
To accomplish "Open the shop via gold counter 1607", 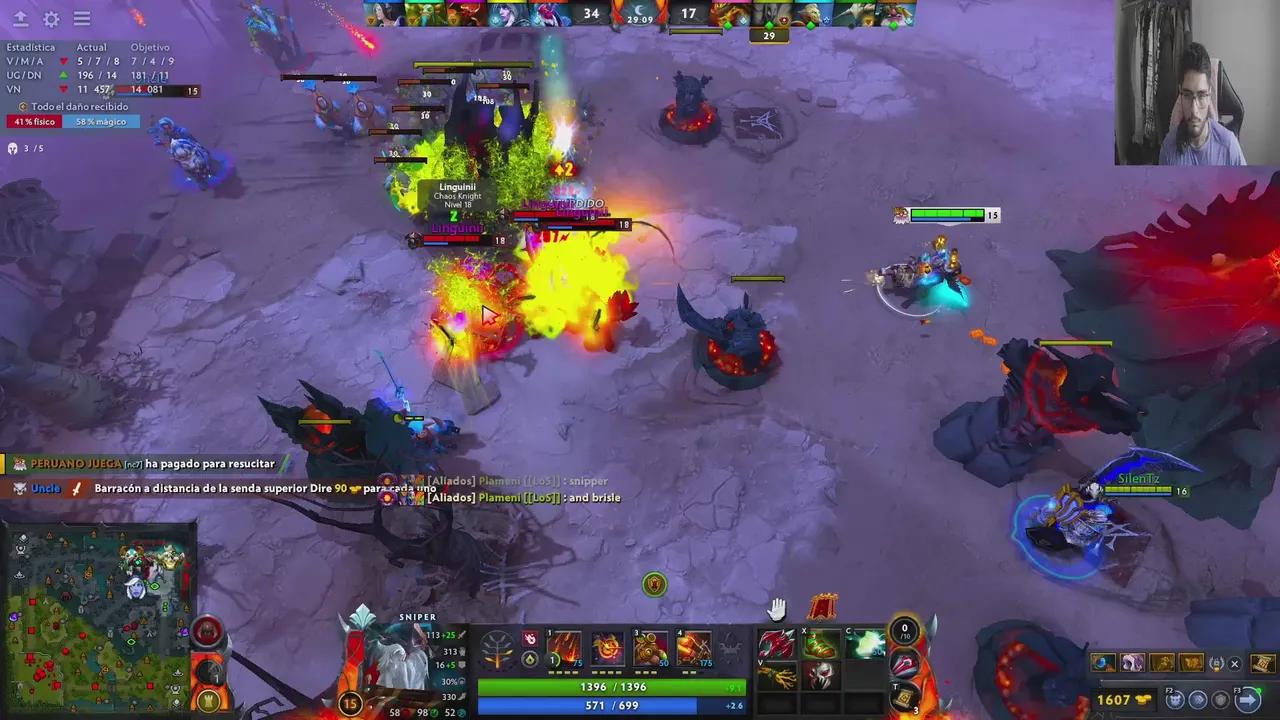I will click(1113, 698).
